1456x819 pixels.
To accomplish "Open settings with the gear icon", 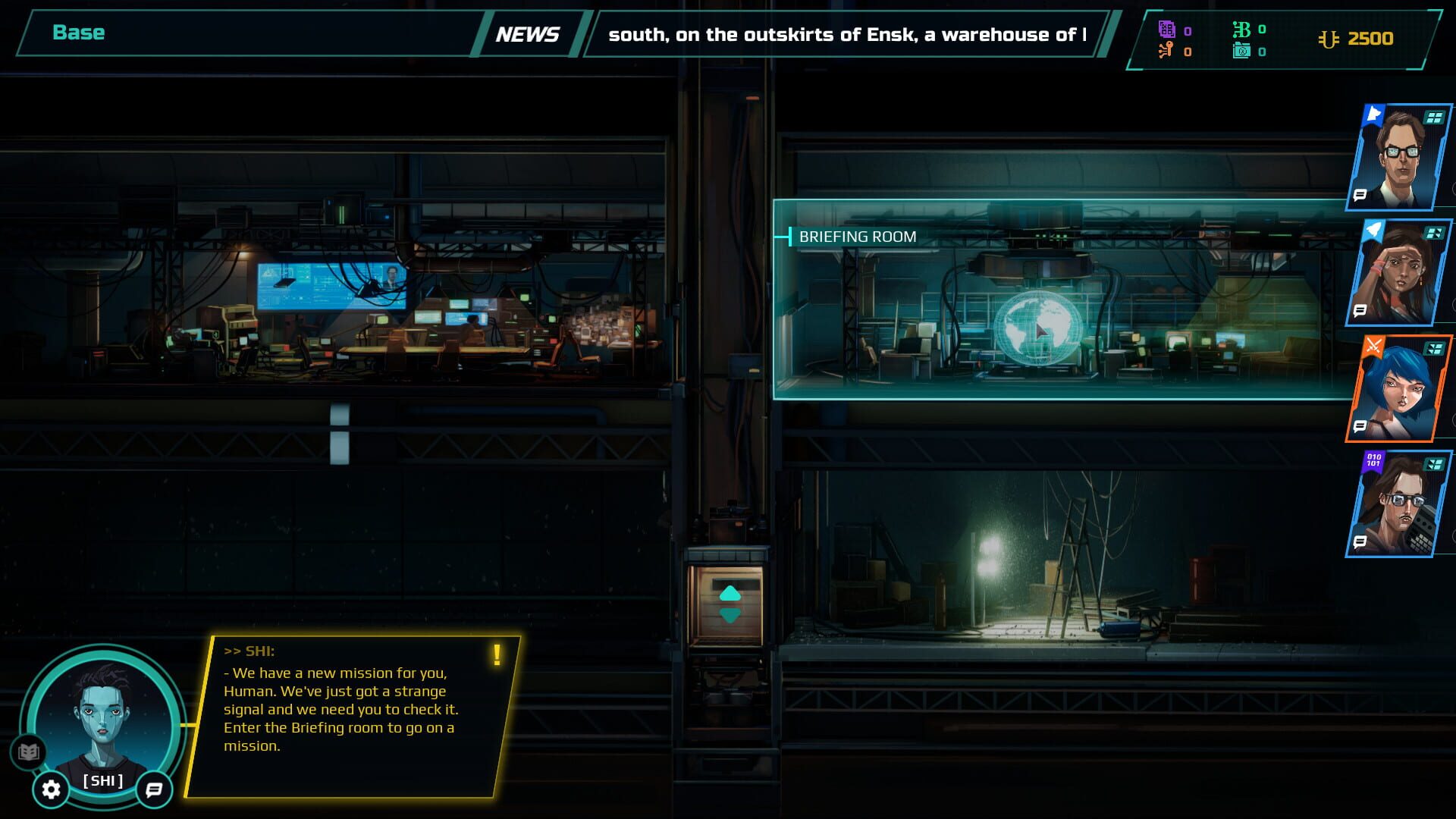I will (50, 790).
